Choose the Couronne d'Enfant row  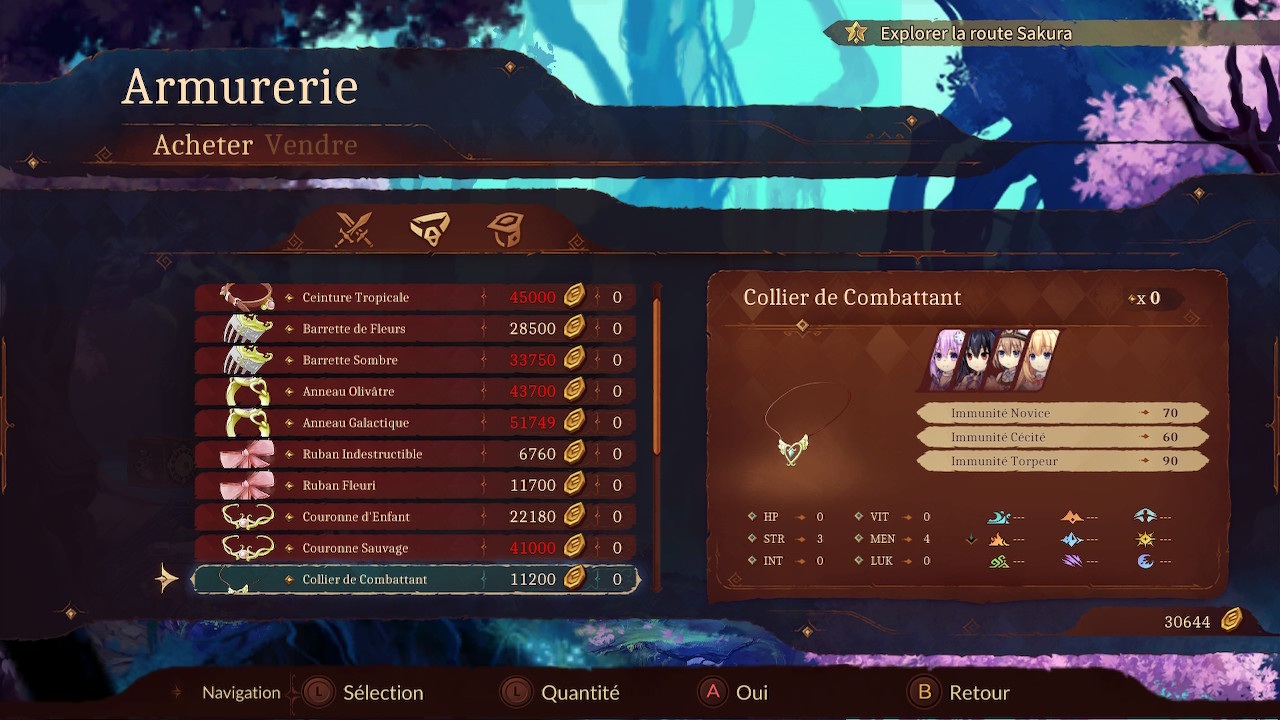tap(414, 517)
